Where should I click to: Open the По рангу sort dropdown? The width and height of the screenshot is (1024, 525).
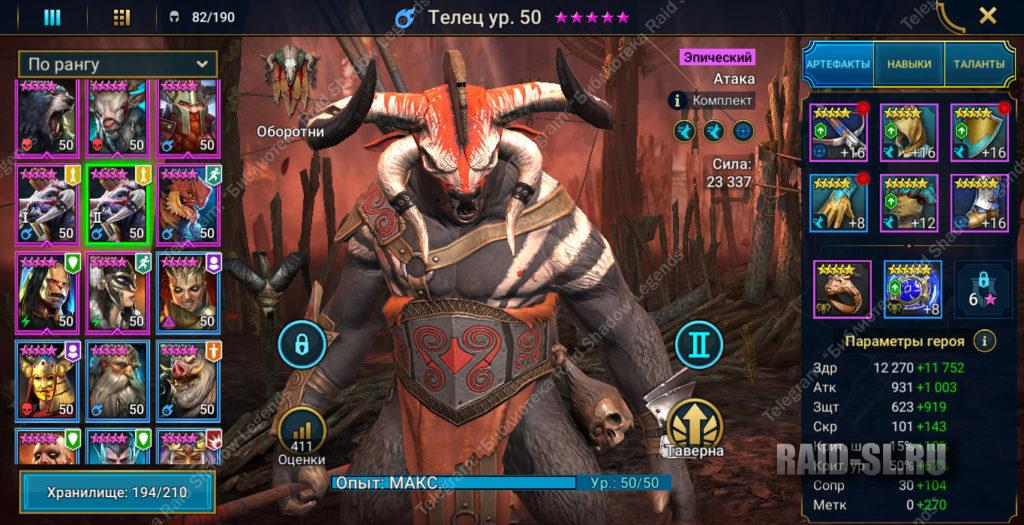(118, 64)
